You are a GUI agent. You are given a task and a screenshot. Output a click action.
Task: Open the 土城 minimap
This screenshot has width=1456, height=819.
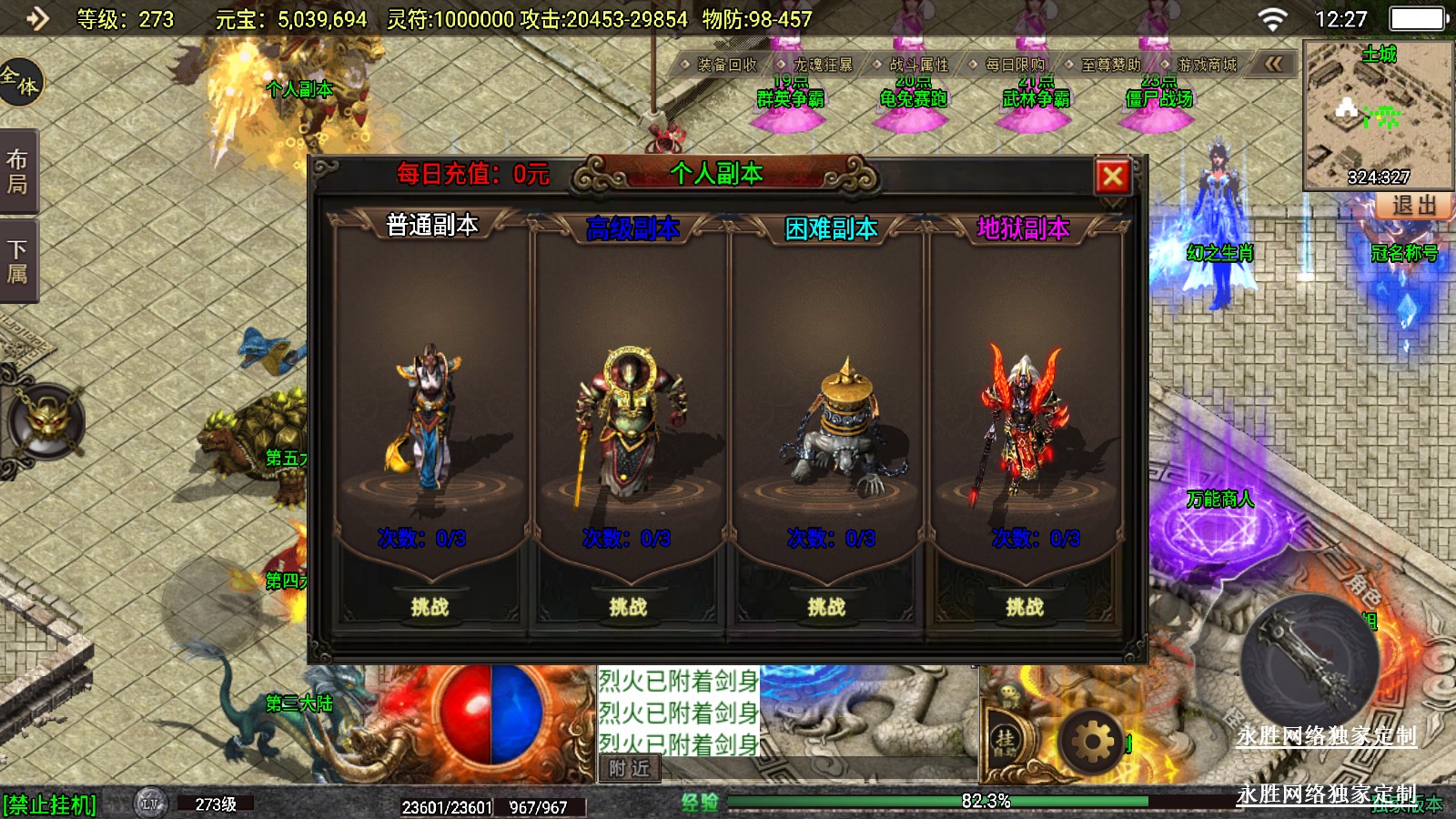(x=1378, y=114)
